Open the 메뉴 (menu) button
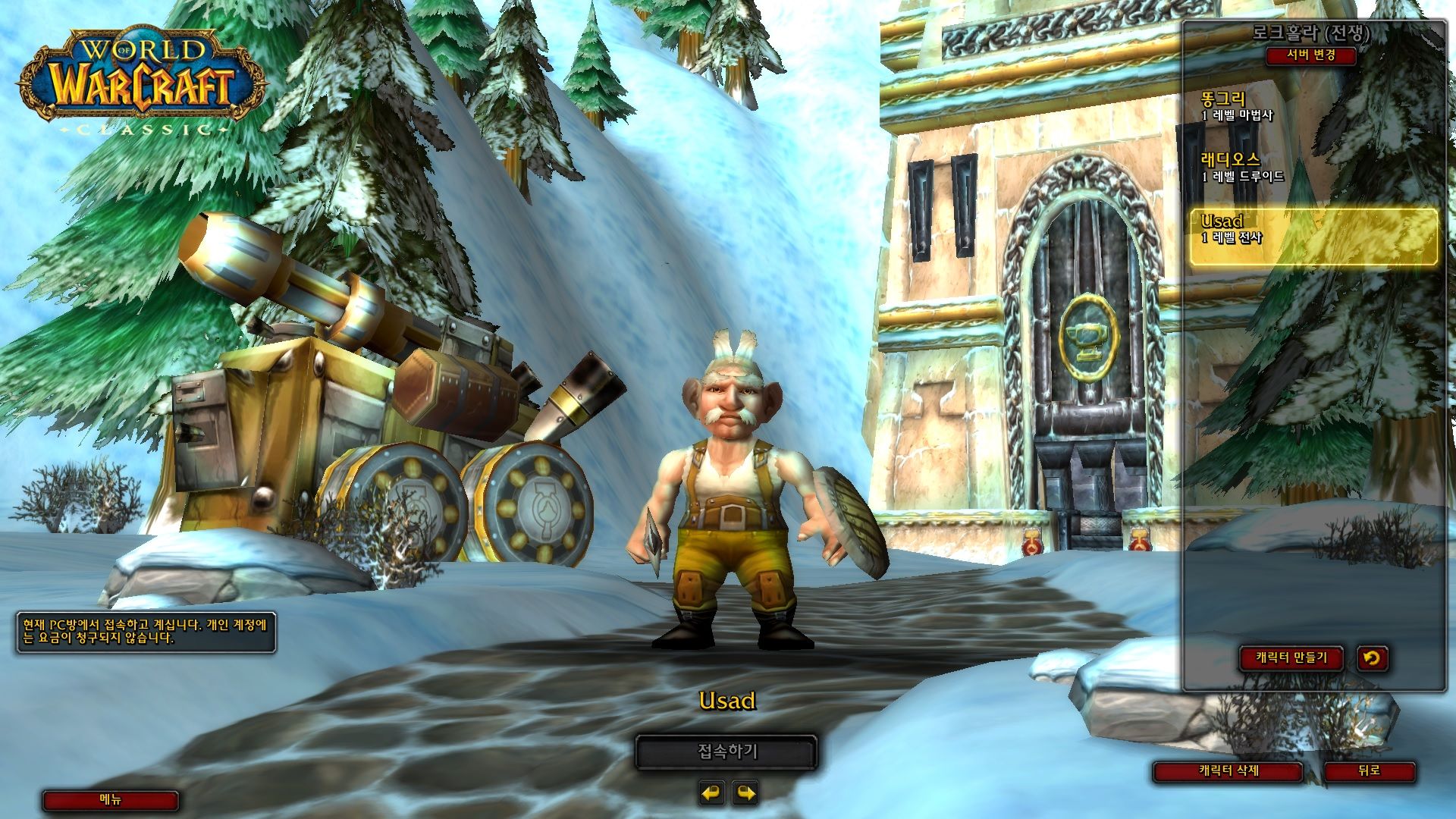Viewport: 1456px width, 819px height. click(111, 800)
